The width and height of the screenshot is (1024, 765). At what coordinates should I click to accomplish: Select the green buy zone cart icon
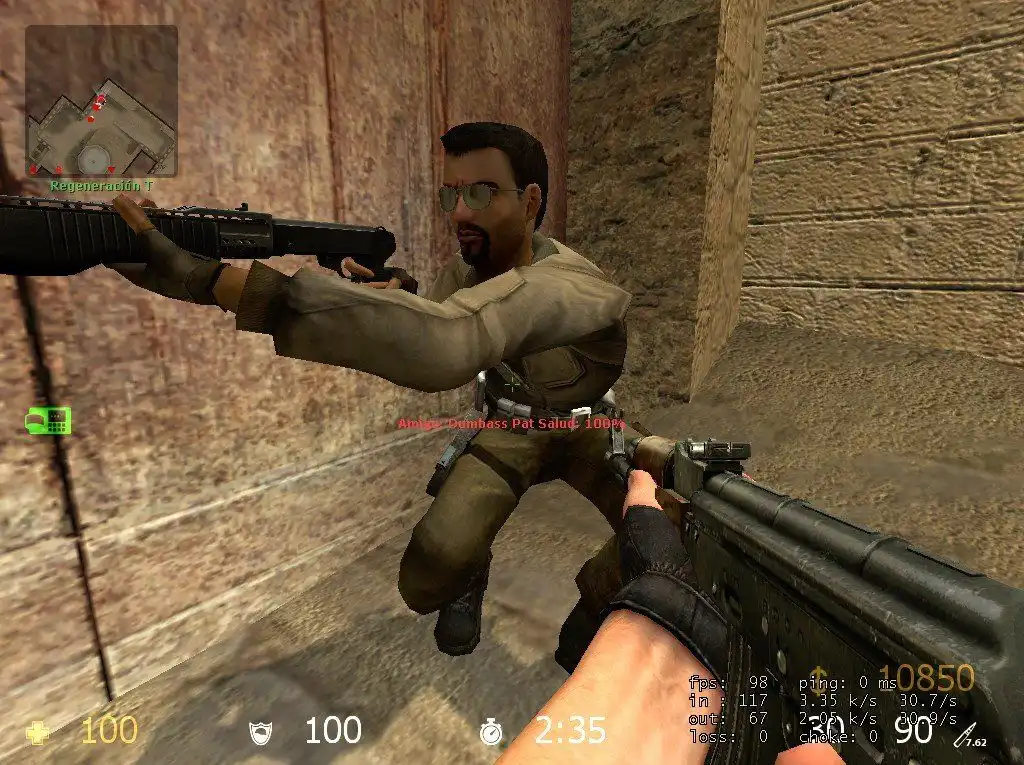(48, 420)
